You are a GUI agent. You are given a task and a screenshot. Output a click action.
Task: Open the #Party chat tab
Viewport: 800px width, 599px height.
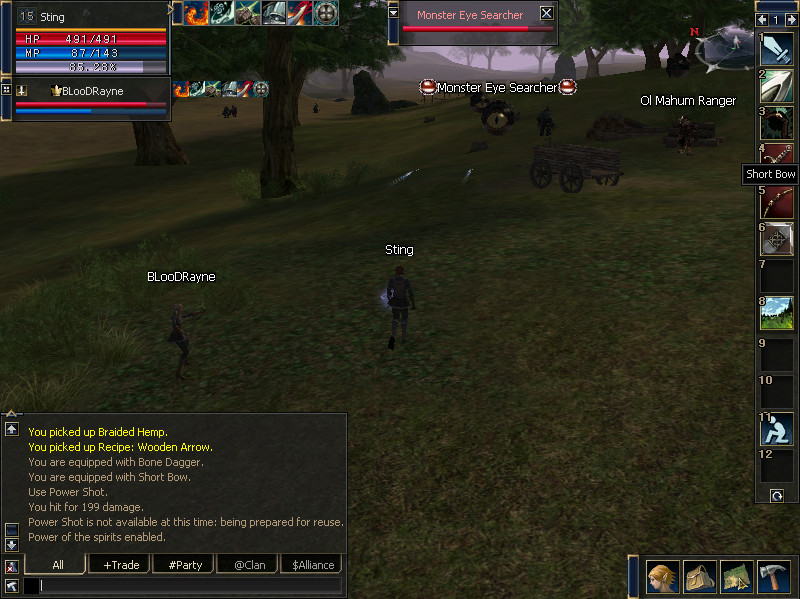(x=185, y=565)
